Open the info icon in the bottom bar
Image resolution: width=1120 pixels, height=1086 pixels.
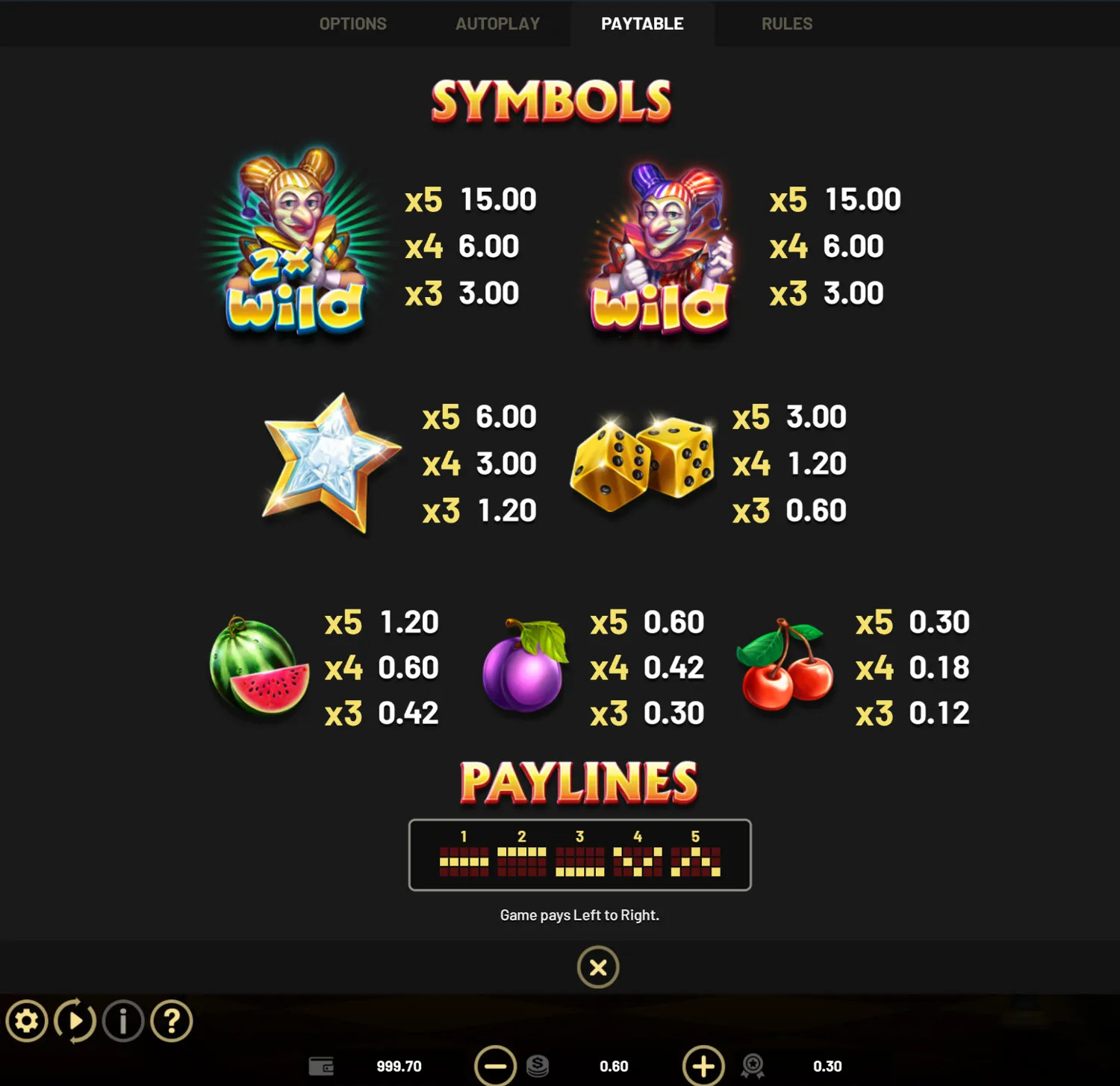[x=122, y=1020]
